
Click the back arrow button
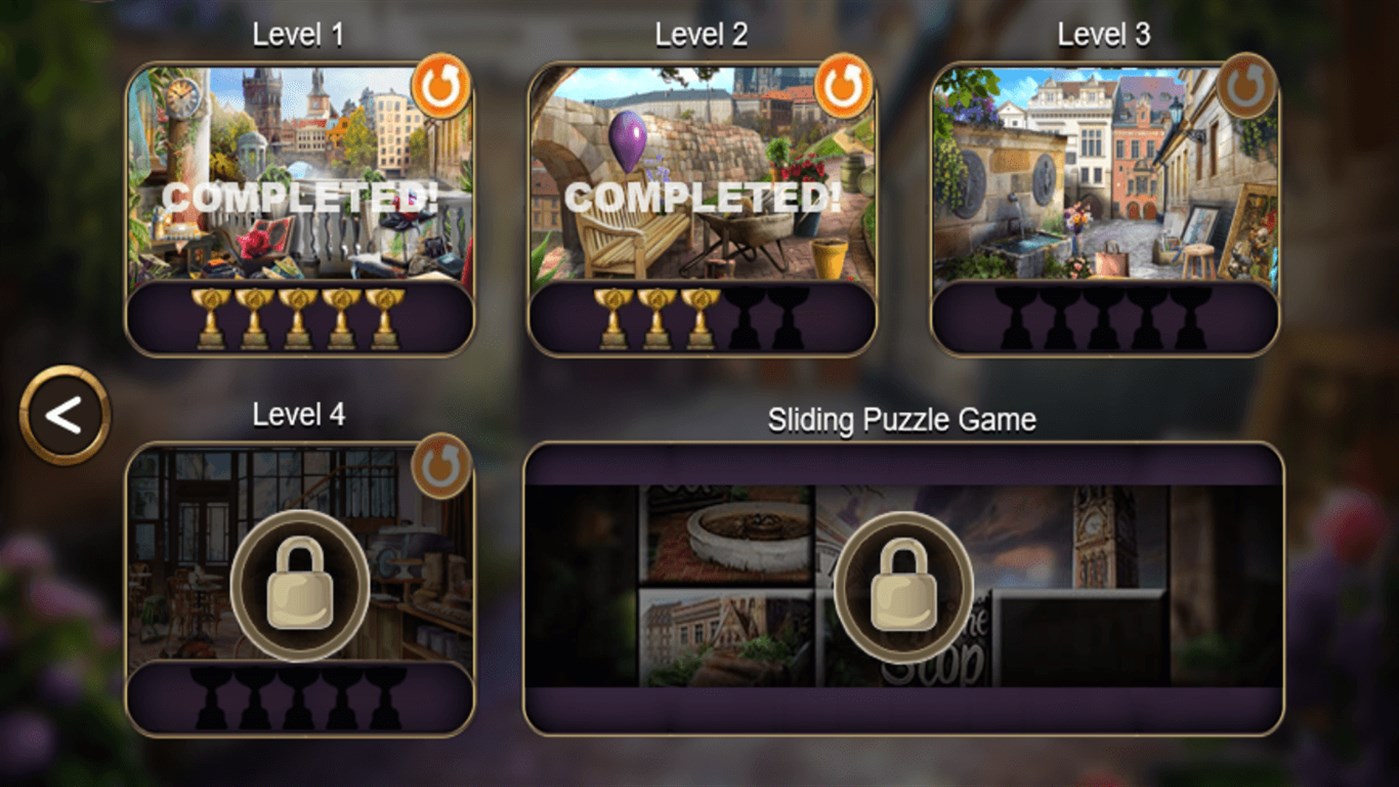62,415
